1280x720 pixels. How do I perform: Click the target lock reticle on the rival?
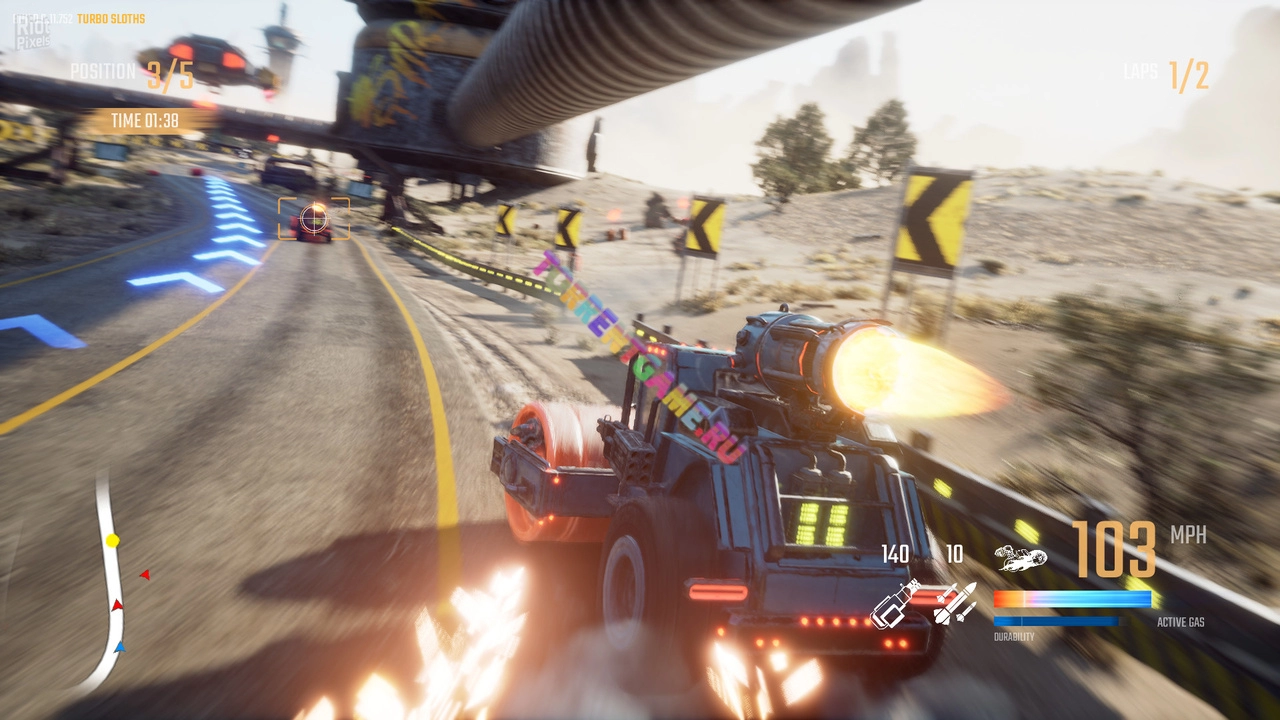point(314,218)
